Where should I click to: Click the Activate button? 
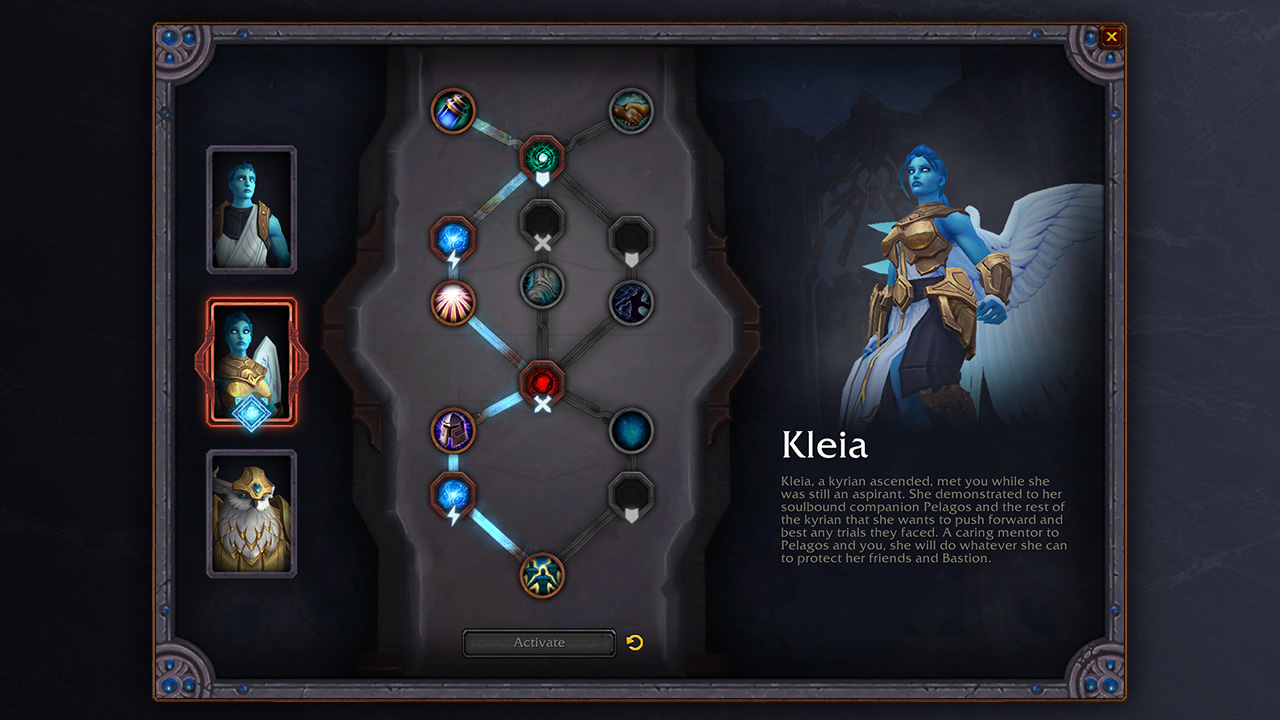(x=539, y=643)
